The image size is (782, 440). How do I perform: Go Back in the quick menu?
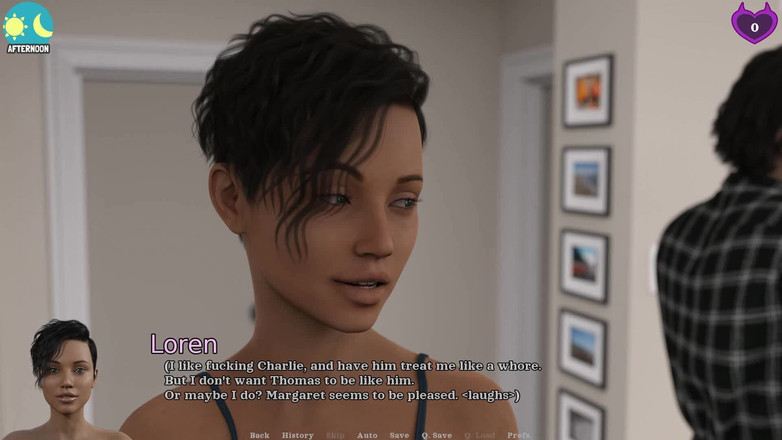coord(259,435)
